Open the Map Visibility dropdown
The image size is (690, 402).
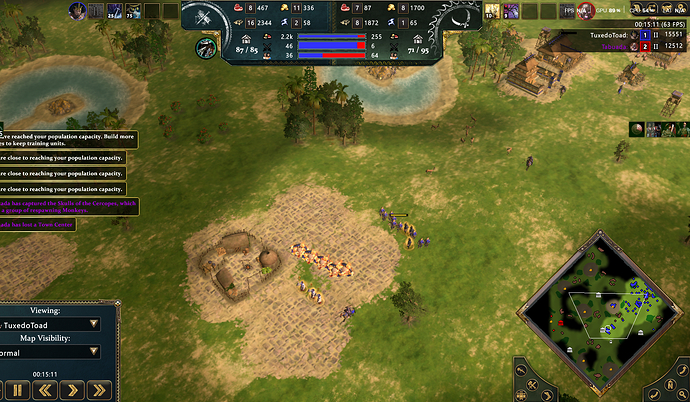(51, 352)
